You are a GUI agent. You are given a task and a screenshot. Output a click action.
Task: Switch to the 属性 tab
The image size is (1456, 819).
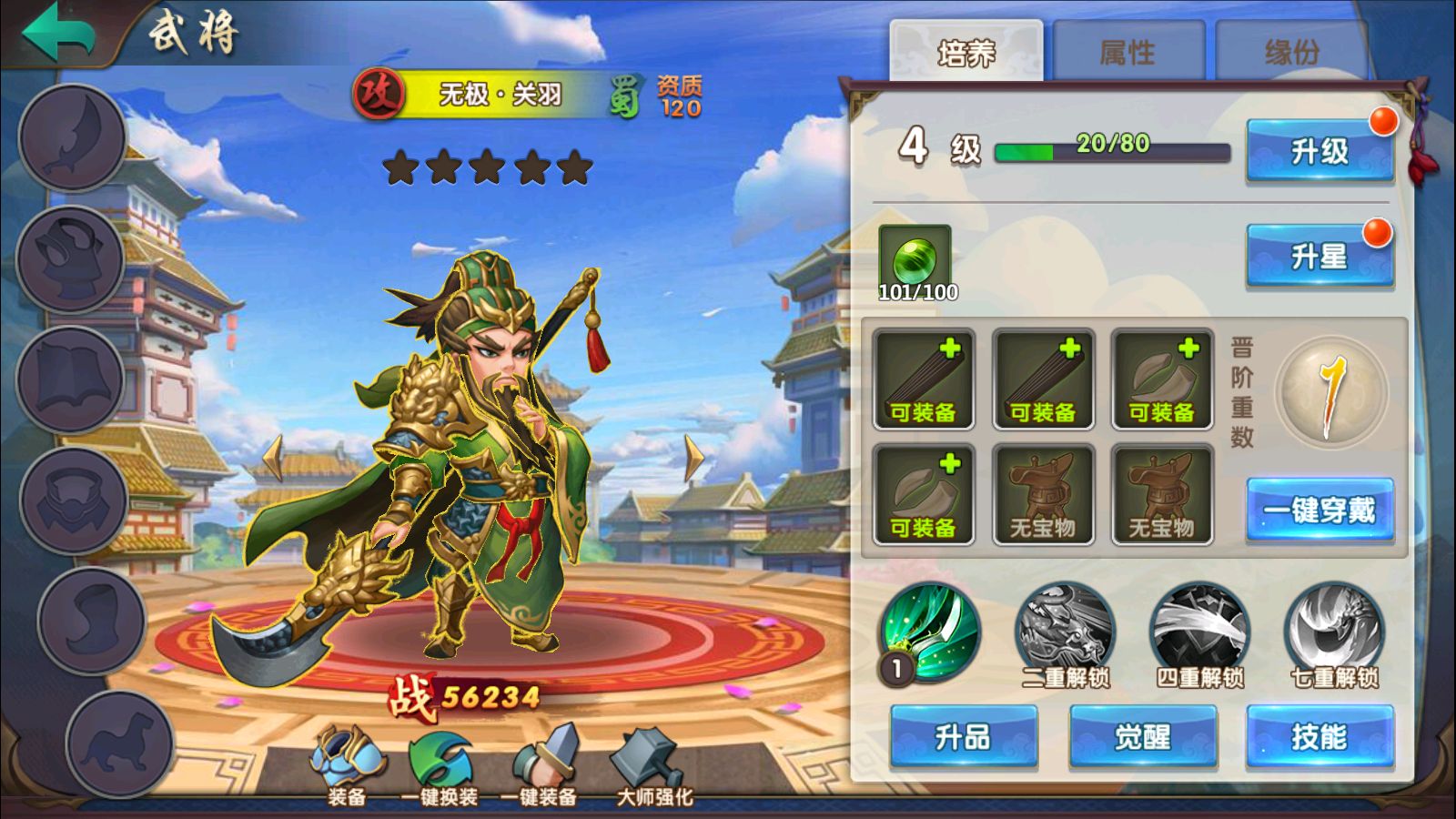(1127, 53)
